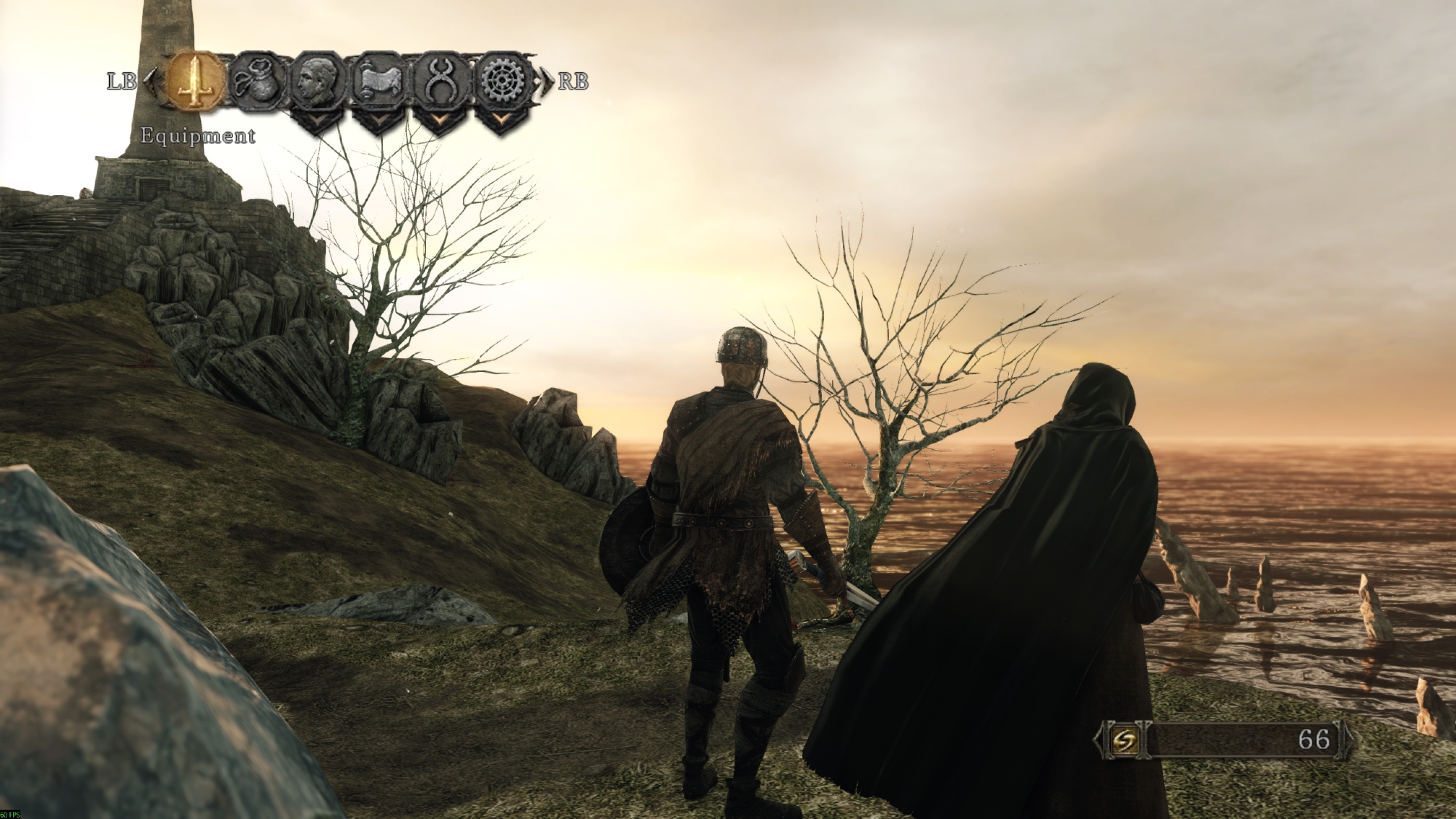Screen dimensions: 1456x819
Task: Click the right arrow of the menu bar
Action: 547,81
